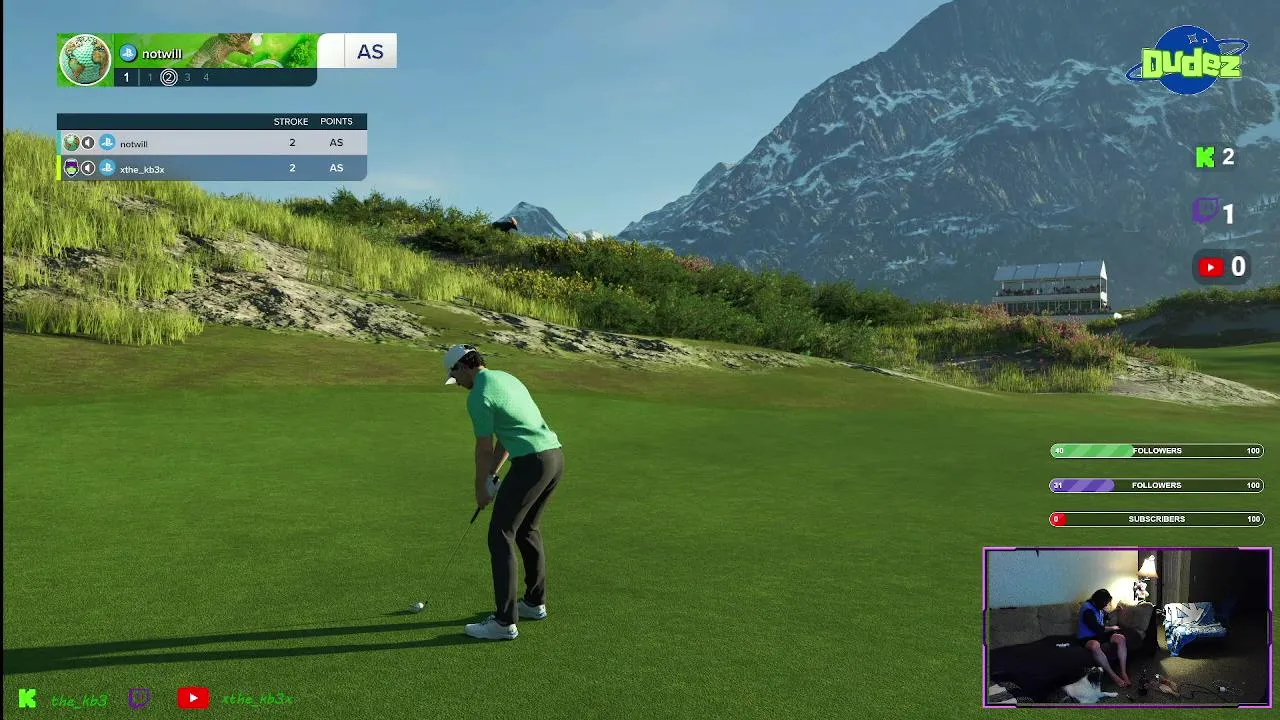The image size is (1280, 720).
Task: Select xthe_kb3x's row in the scoreboard
Action: click(x=212, y=168)
